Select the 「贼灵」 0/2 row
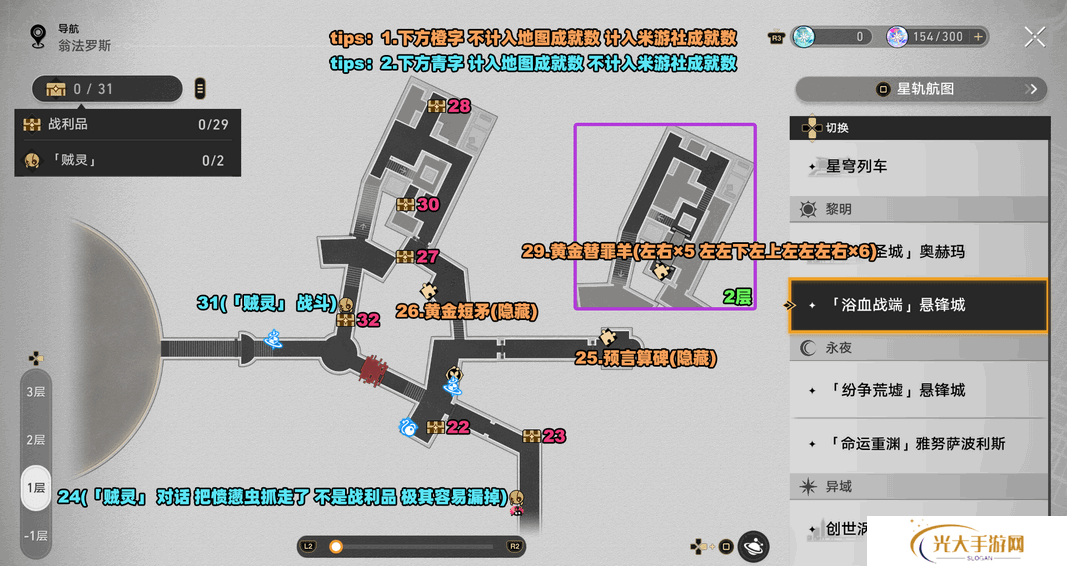Image resolution: width=1067 pixels, height=566 pixels. coord(127,160)
